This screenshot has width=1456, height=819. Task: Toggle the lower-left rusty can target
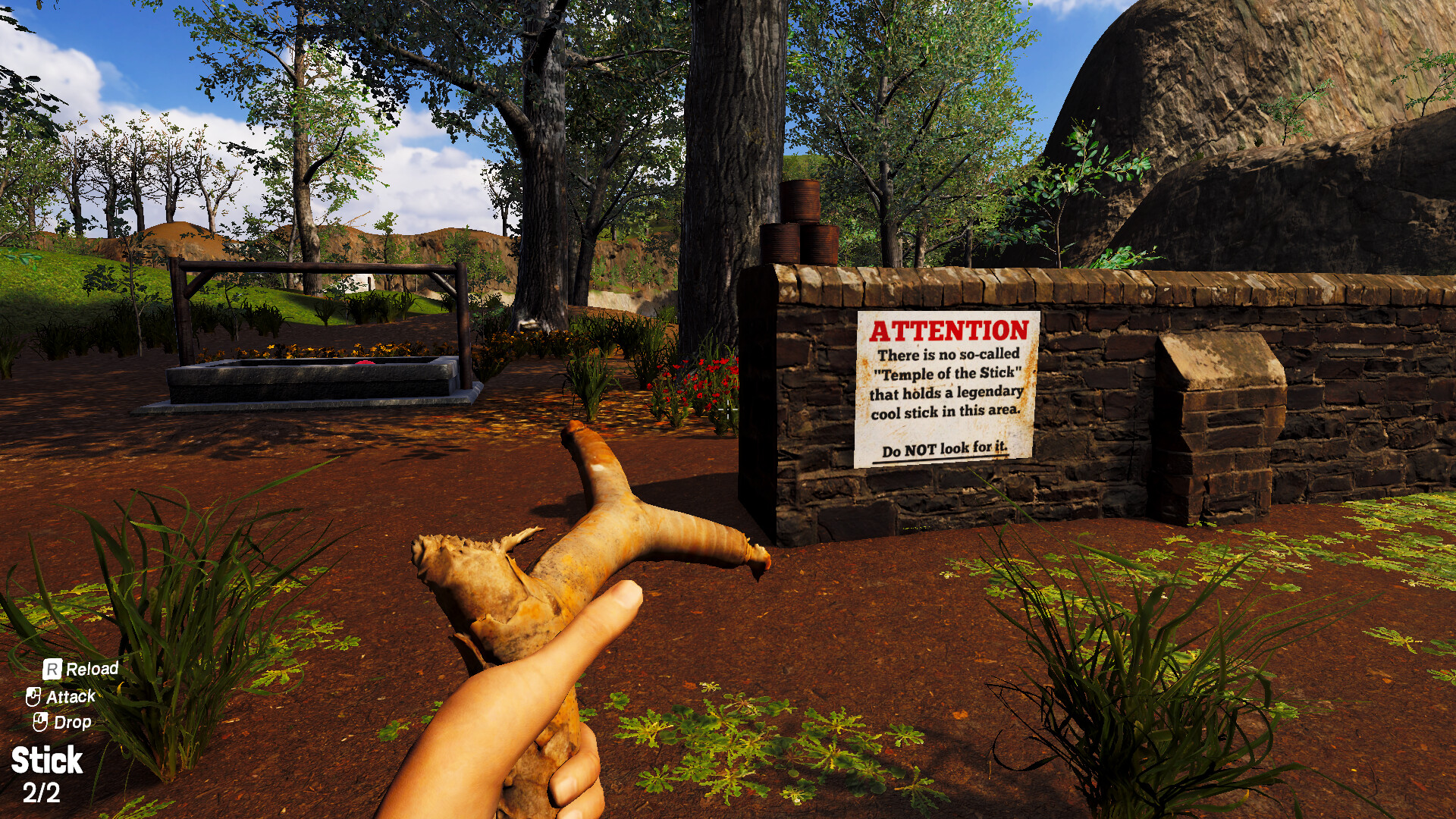coord(780,243)
